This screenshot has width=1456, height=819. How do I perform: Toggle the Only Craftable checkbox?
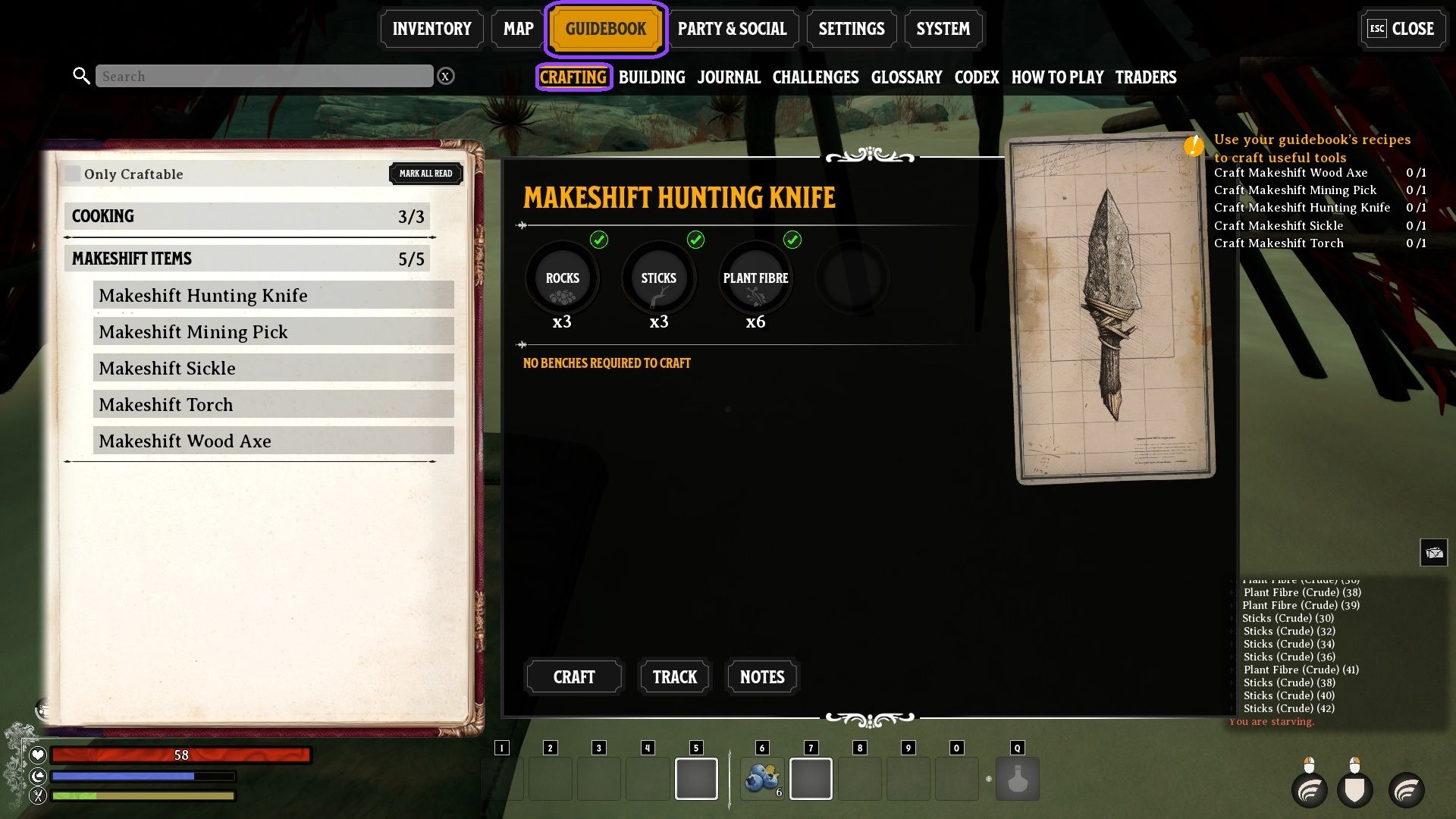[x=73, y=174]
